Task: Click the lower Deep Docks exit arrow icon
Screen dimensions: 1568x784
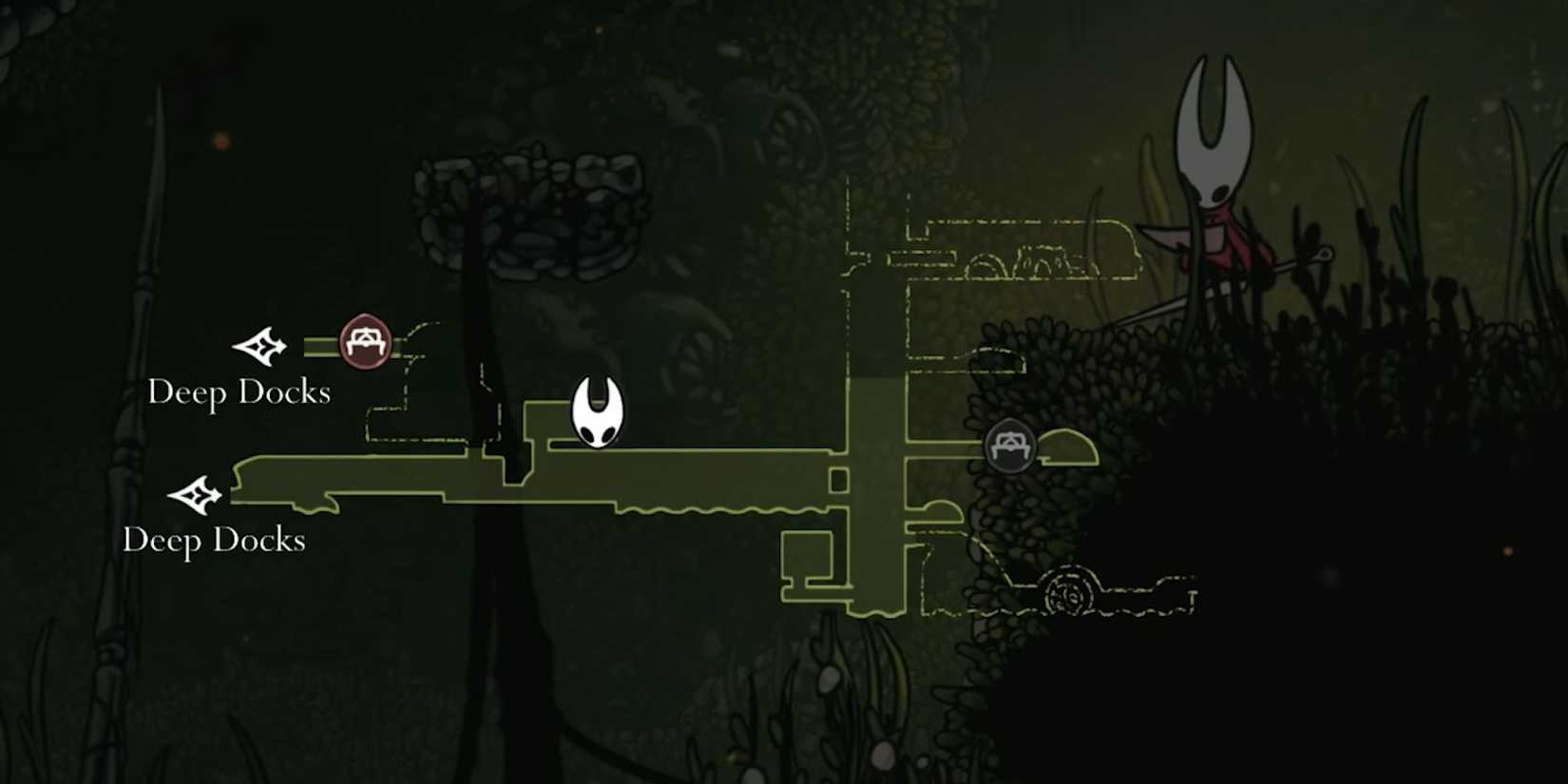Action: (197, 494)
